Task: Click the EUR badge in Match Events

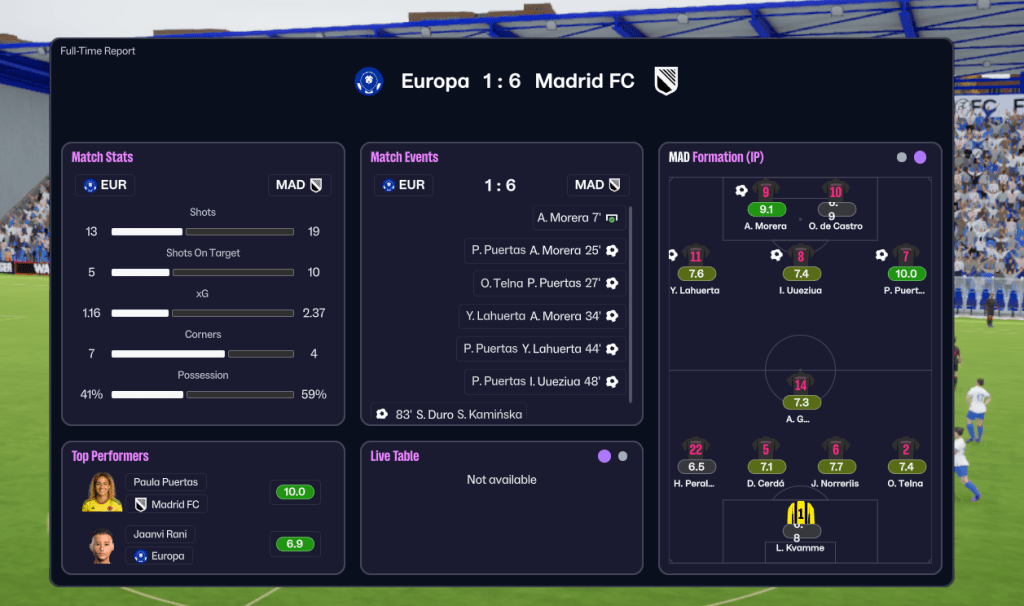Action: click(404, 185)
